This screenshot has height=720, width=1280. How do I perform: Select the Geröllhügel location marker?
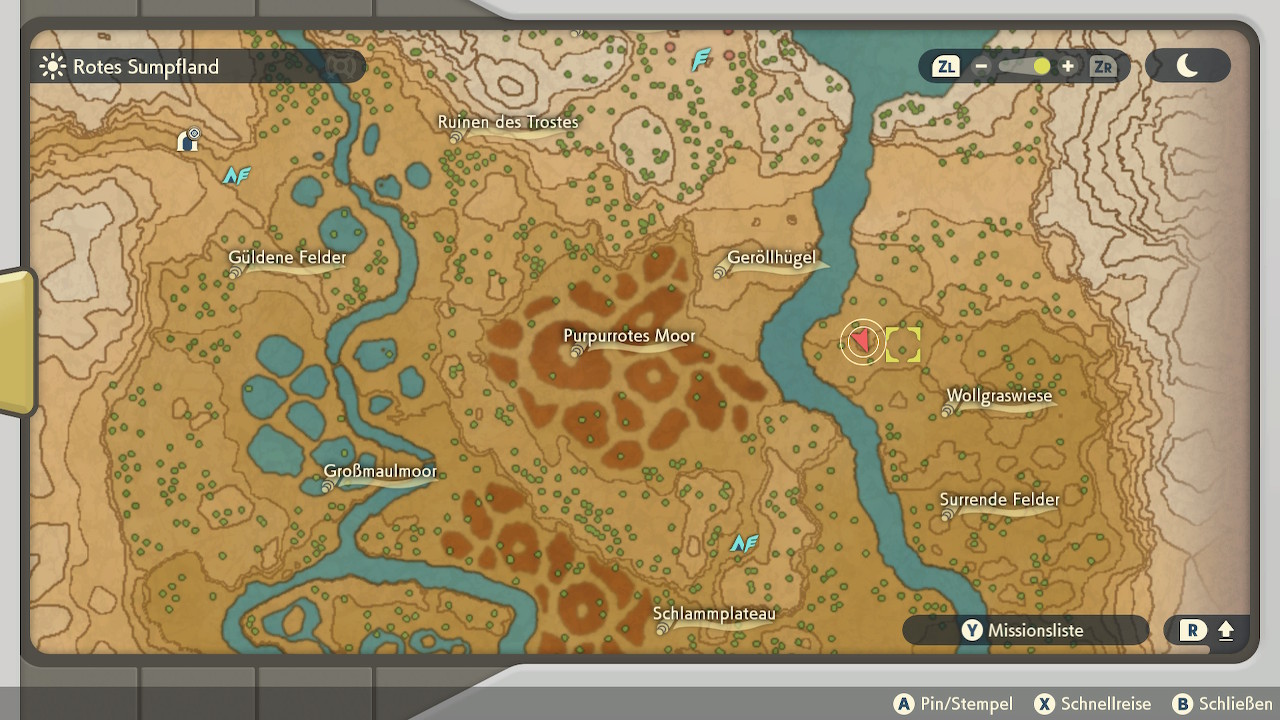pyautogui.click(x=770, y=259)
